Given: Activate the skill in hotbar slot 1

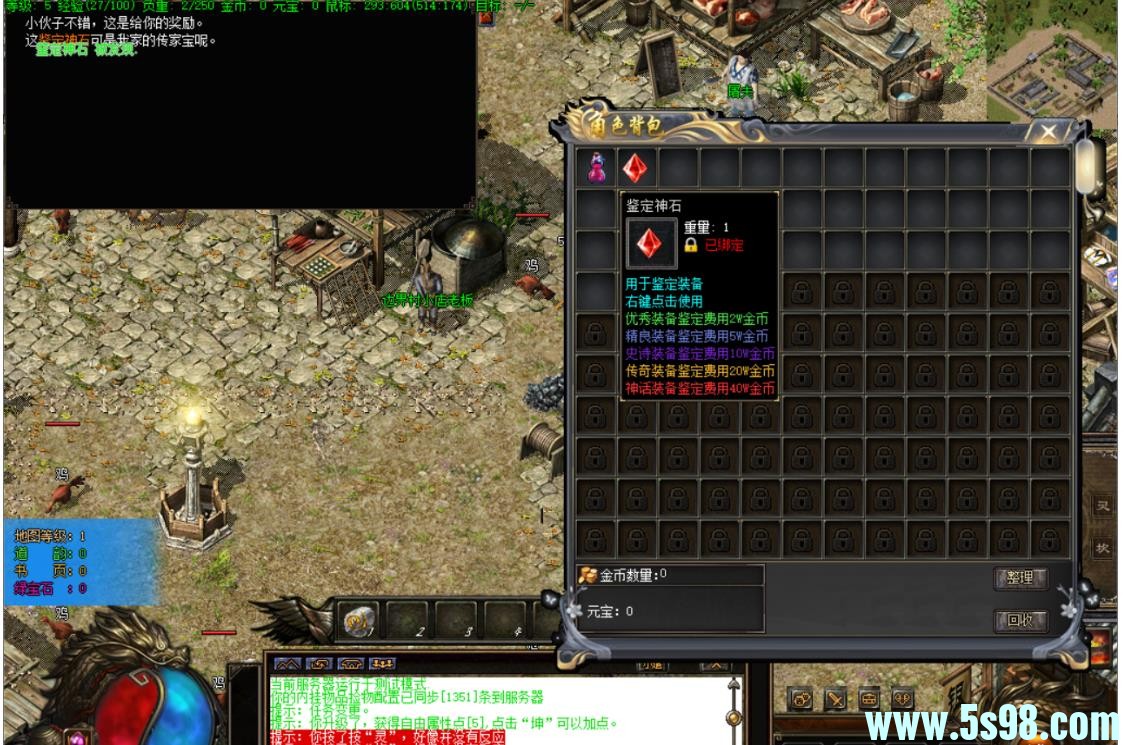Looking at the screenshot, I should click(360, 621).
